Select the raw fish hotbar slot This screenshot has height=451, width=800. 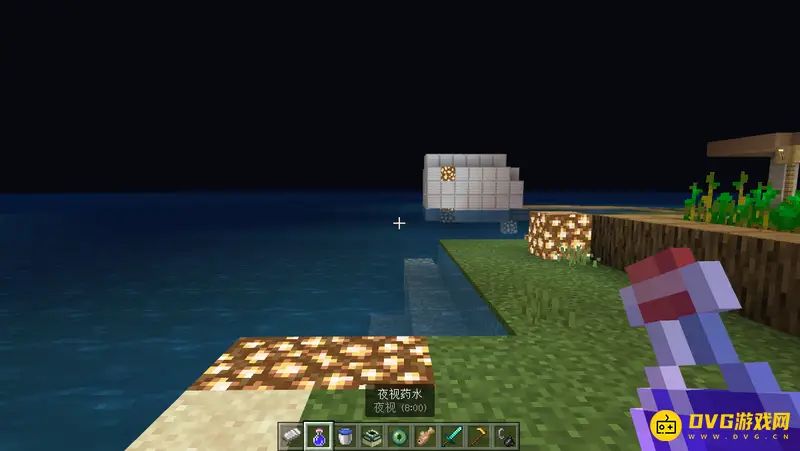click(x=426, y=436)
